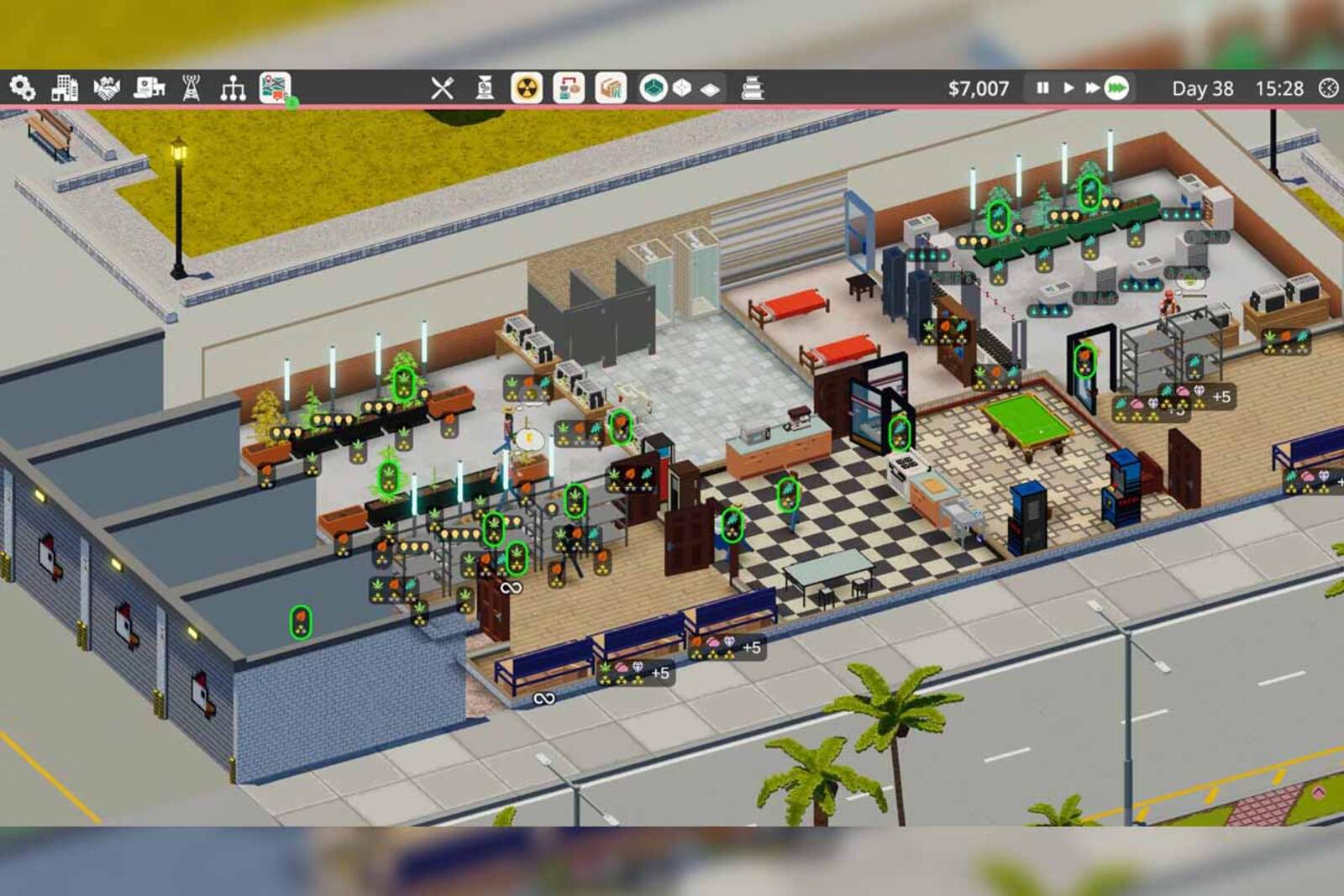Image resolution: width=1344 pixels, height=896 pixels.
Task: Toggle the stacked boxes storage overlay
Action: tap(611, 88)
